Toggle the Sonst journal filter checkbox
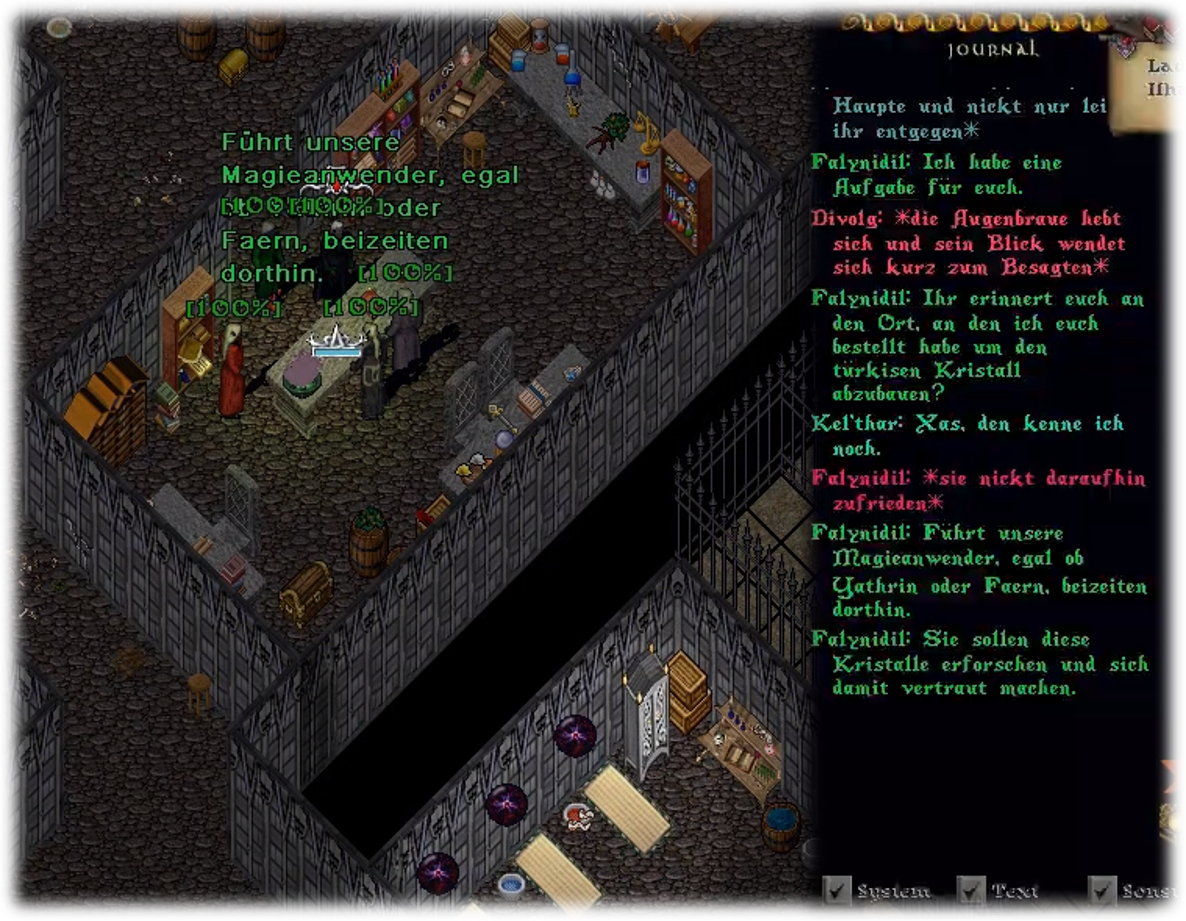This screenshot has width=1186, height=921. (1103, 888)
